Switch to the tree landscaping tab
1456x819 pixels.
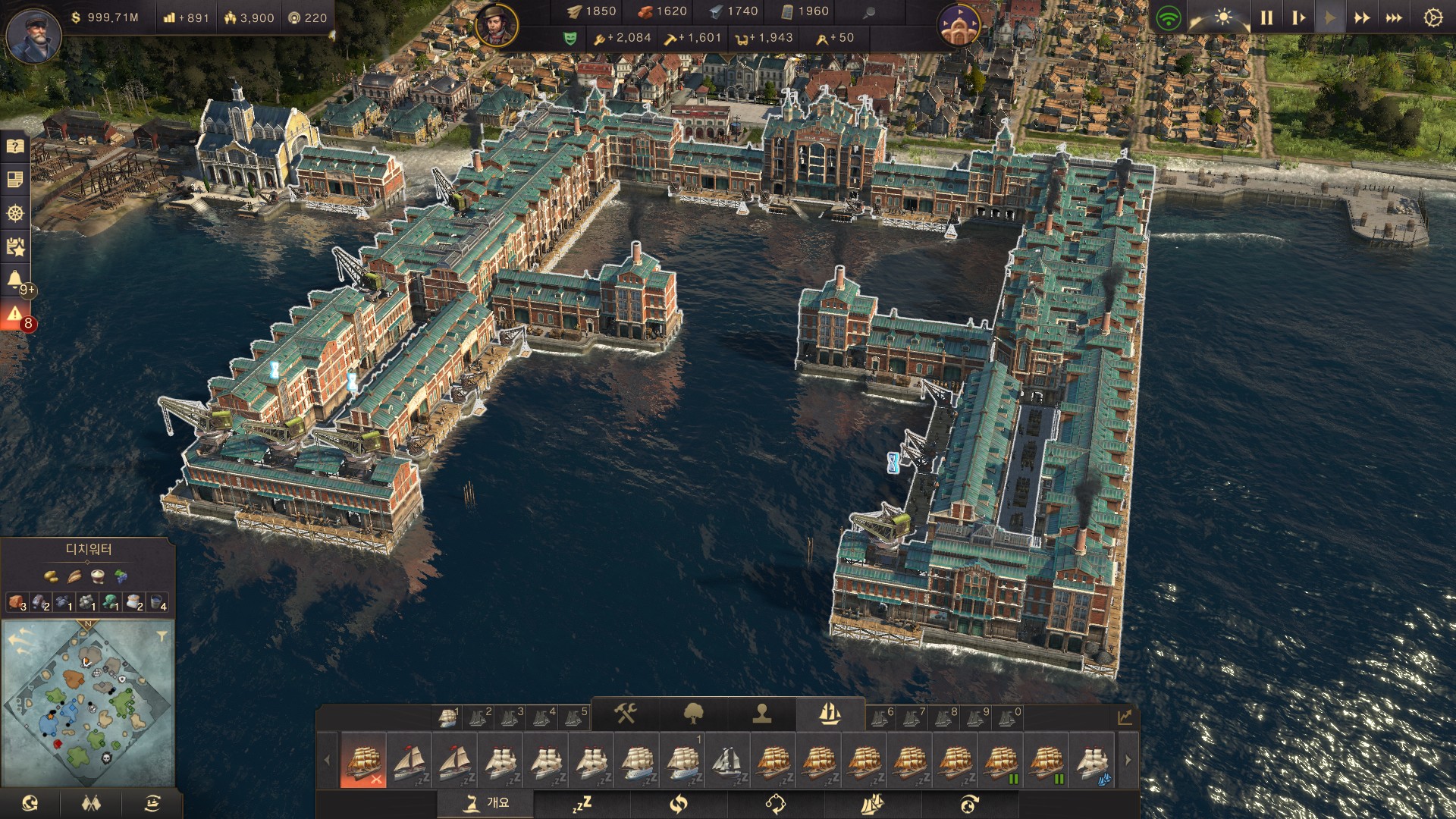[x=693, y=714]
